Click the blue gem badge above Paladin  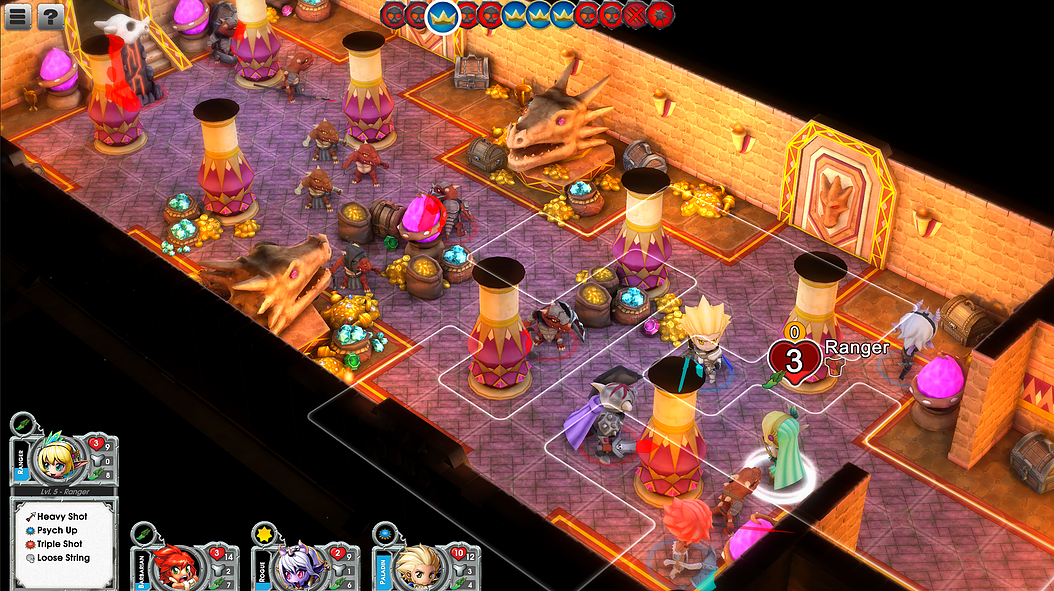click(x=384, y=534)
